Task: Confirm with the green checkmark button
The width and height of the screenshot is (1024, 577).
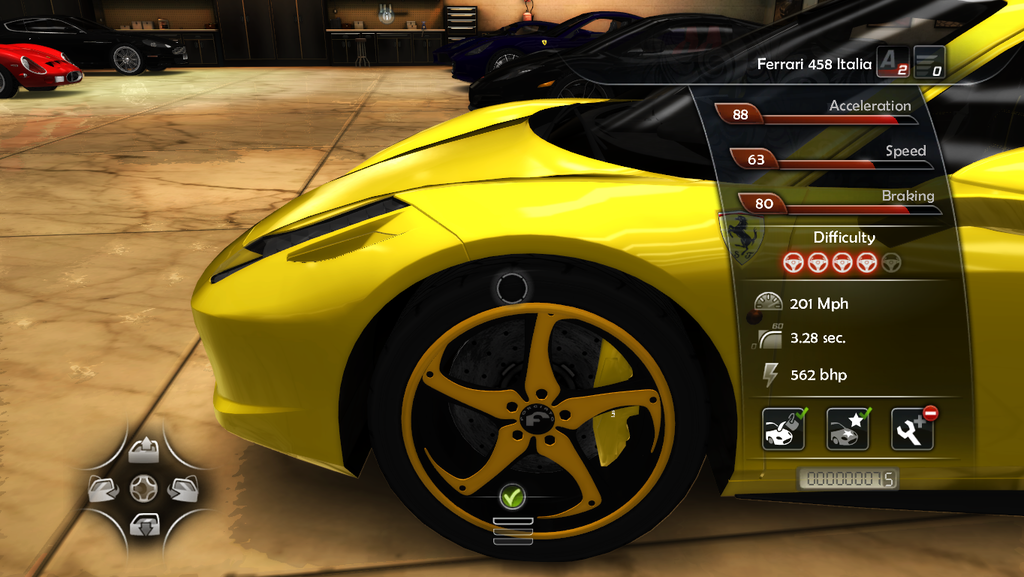Action: tap(512, 494)
